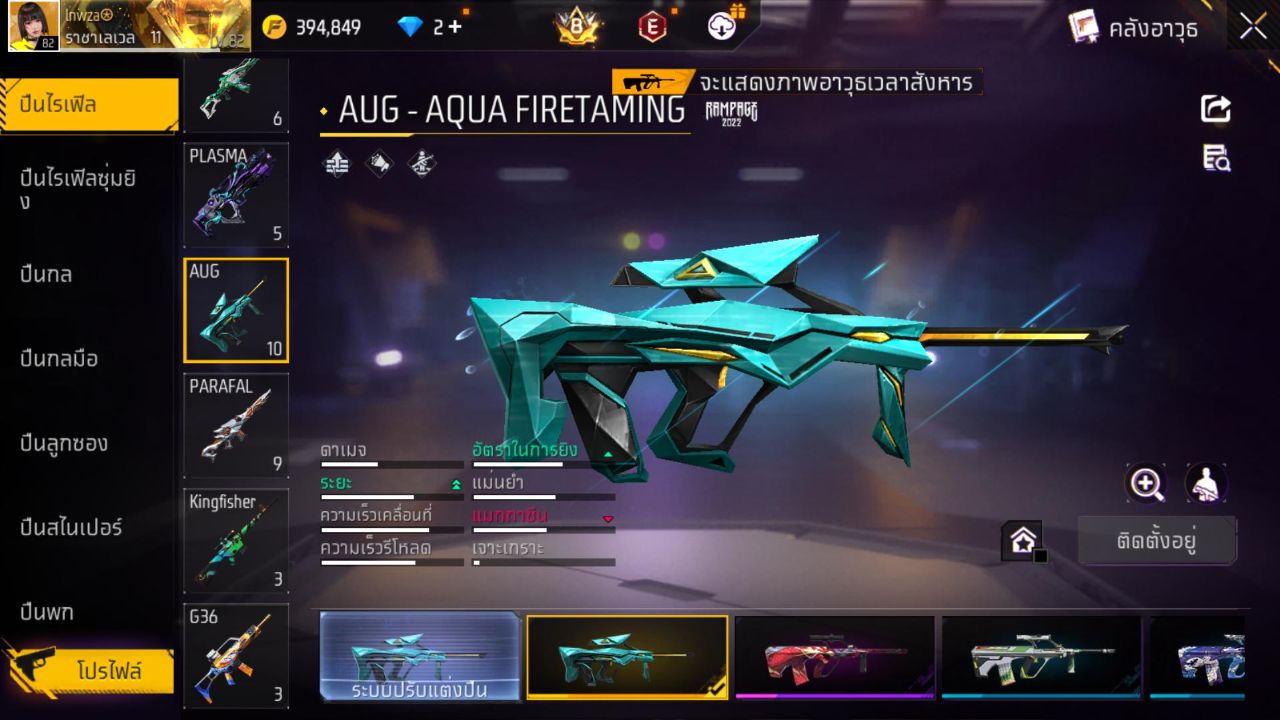
Task: Open the weapon inspect details icon
Action: [x=1215, y=157]
